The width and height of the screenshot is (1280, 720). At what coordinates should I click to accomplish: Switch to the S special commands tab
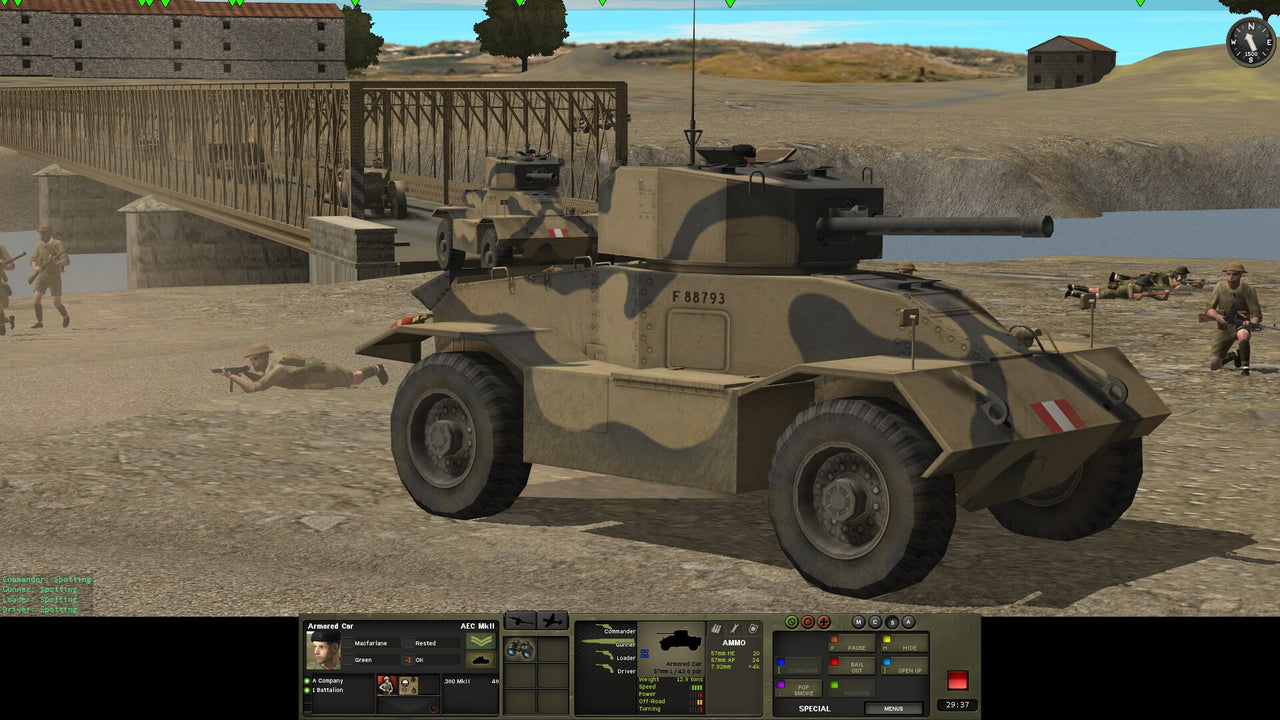[x=891, y=621]
